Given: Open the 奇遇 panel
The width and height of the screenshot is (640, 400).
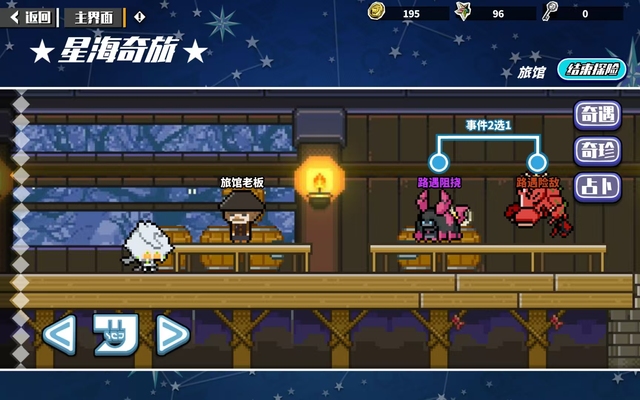Looking at the screenshot, I should (x=596, y=115).
